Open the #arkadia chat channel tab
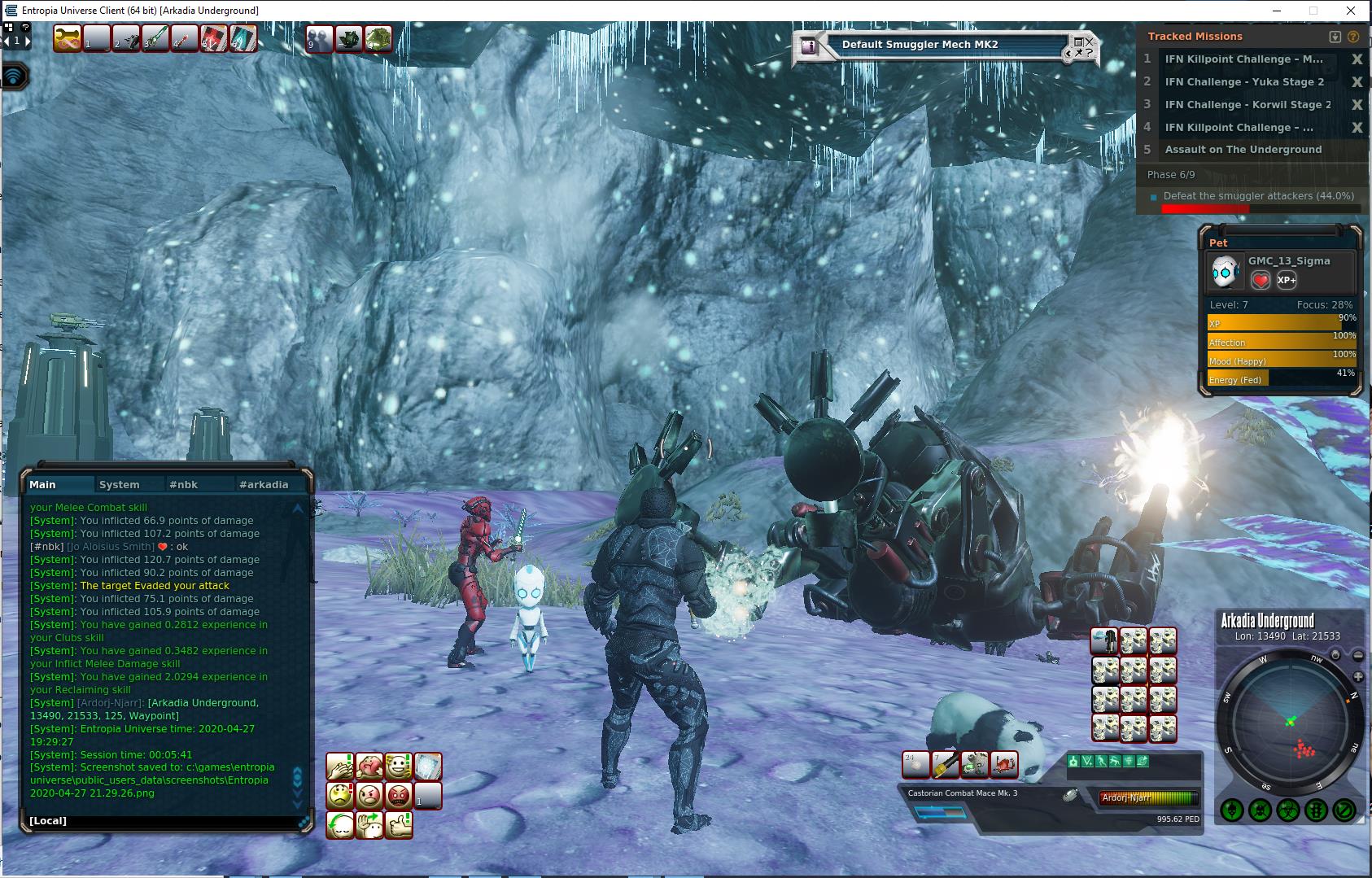The image size is (1372, 878). [x=263, y=484]
